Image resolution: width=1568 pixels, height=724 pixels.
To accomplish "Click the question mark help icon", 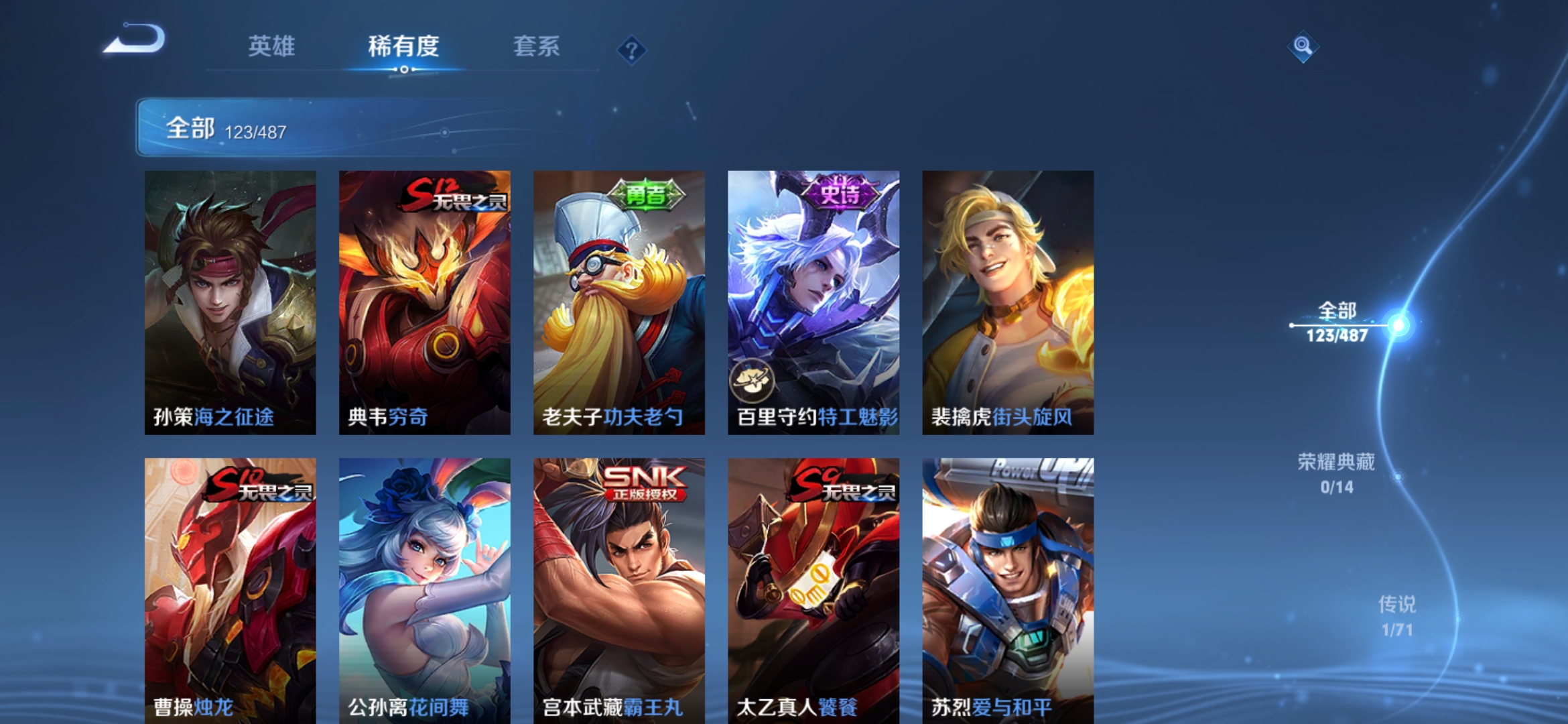I will coord(633,50).
